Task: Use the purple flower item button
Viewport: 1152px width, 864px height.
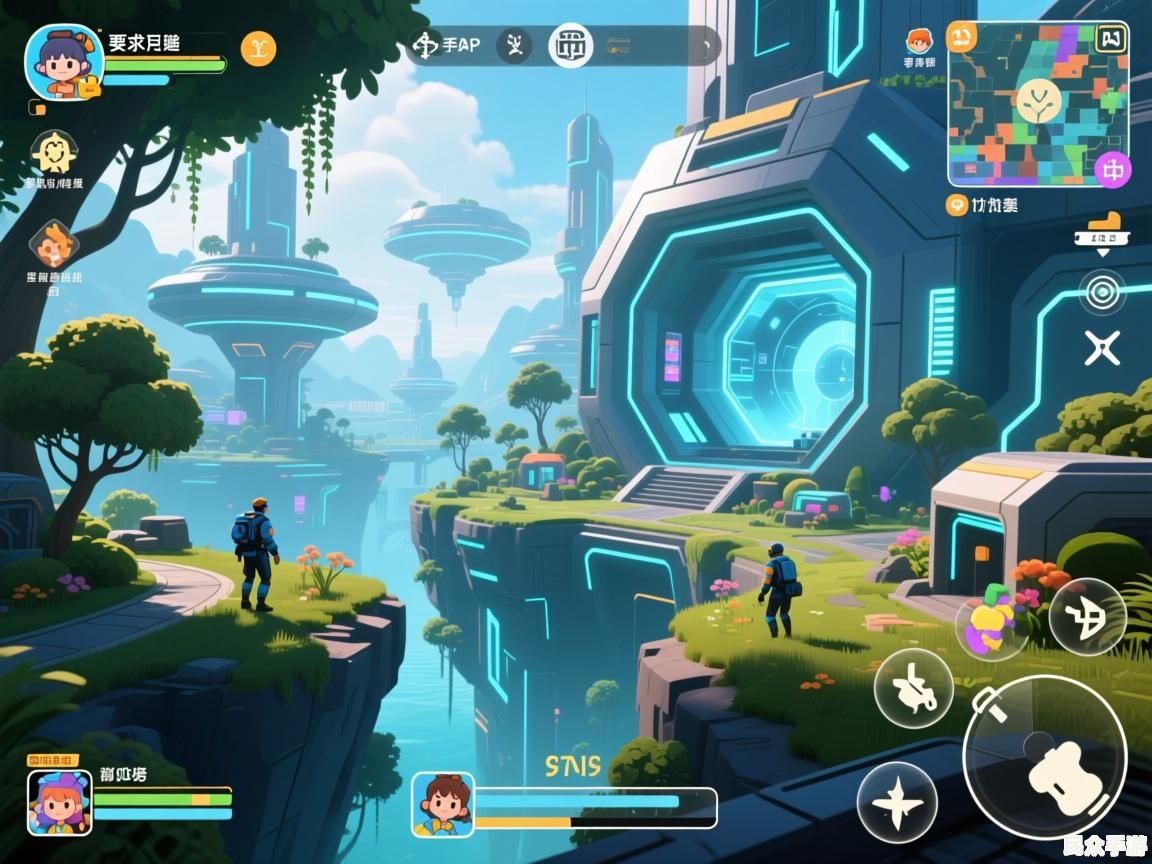Action: 991,620
